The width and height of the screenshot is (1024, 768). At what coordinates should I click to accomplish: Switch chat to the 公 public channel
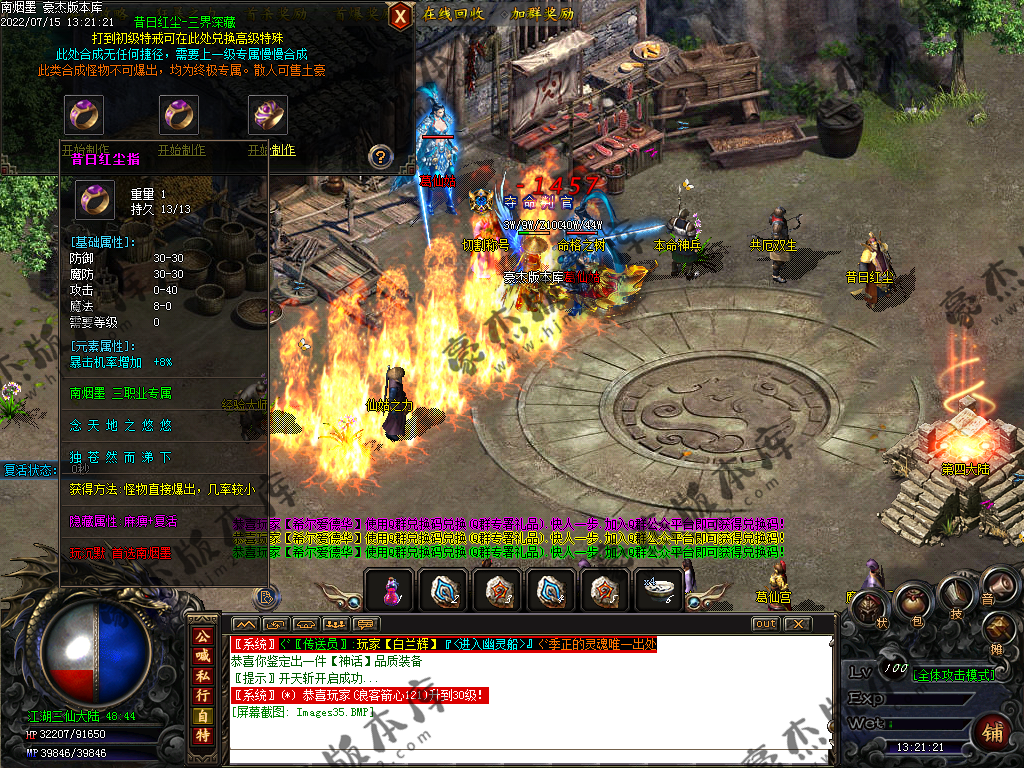203,636
